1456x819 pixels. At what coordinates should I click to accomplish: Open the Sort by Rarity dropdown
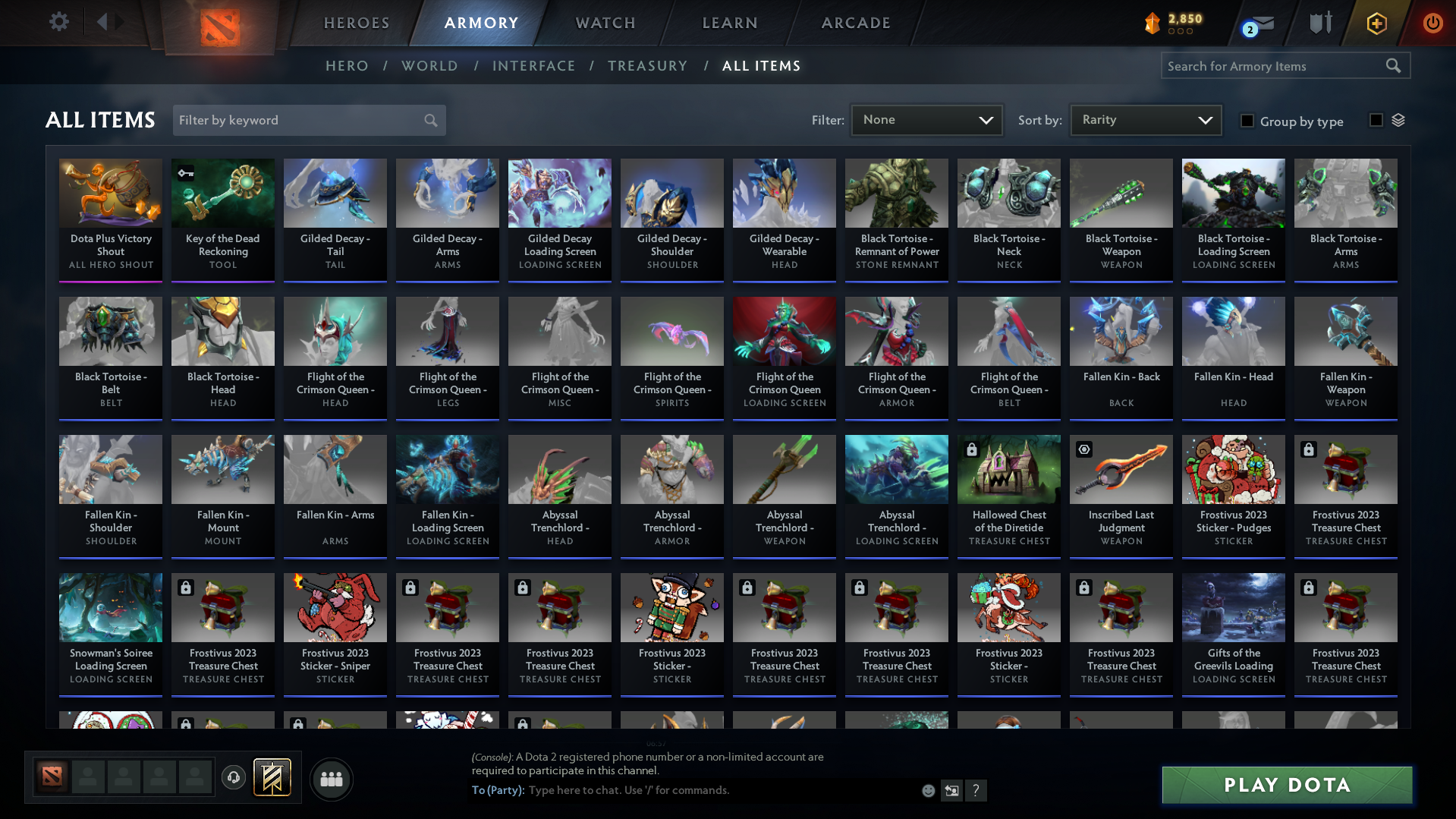1145,119
